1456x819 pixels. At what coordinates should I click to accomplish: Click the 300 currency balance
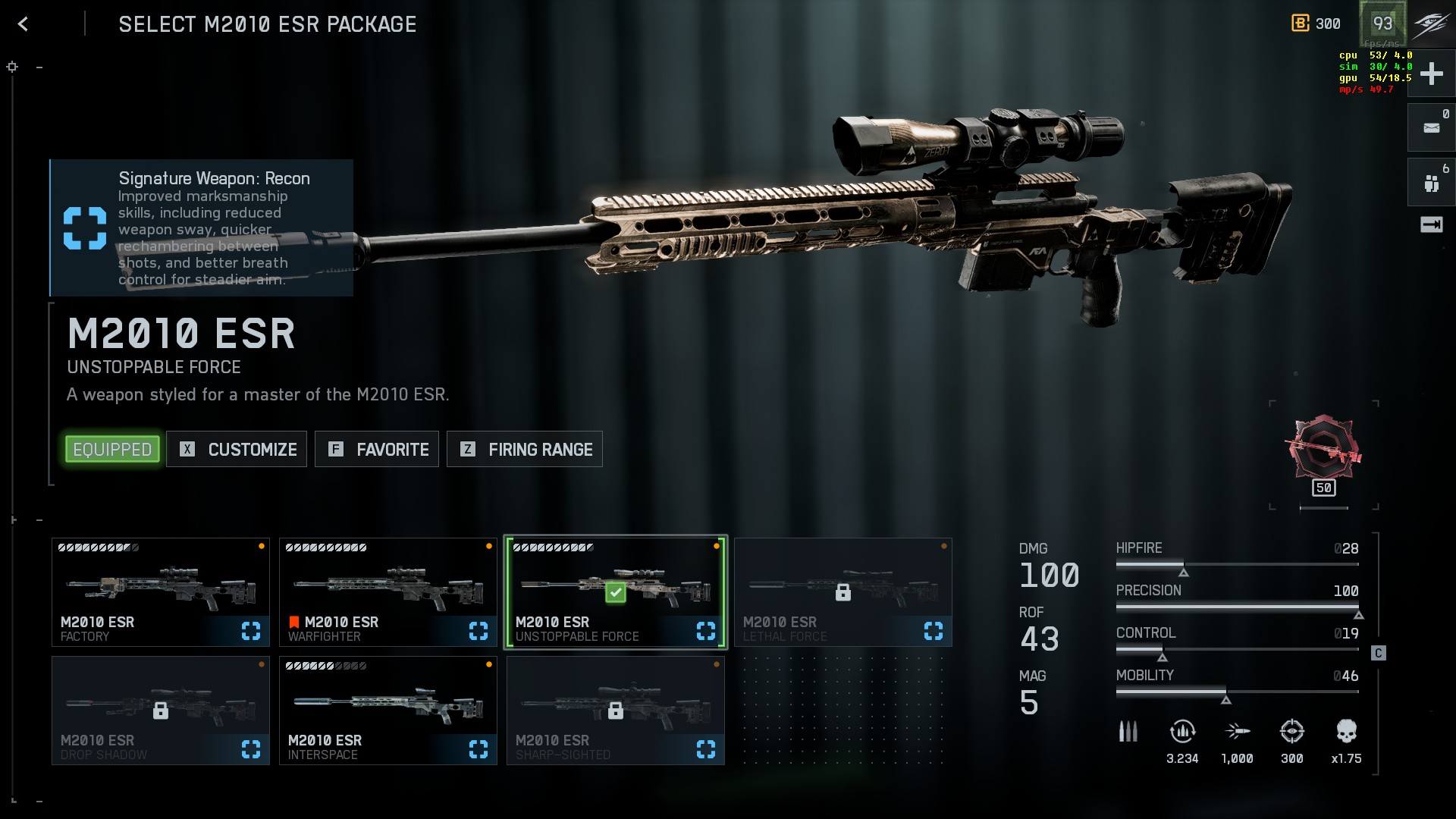1316,24
